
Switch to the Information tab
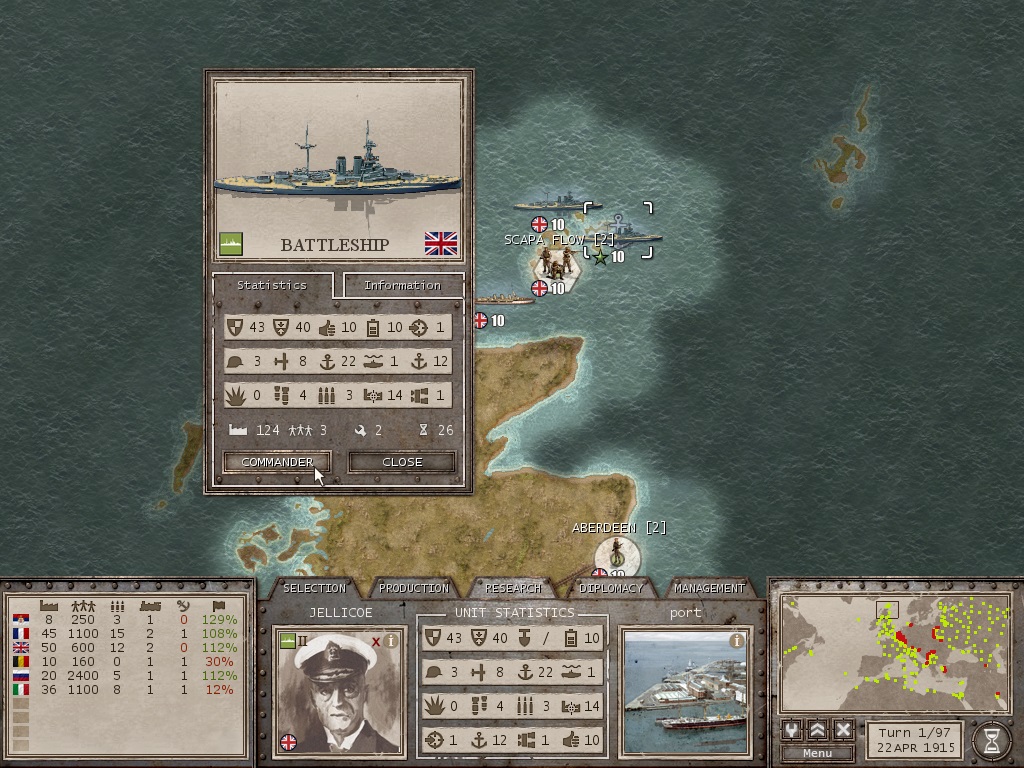tap(402, 285)
